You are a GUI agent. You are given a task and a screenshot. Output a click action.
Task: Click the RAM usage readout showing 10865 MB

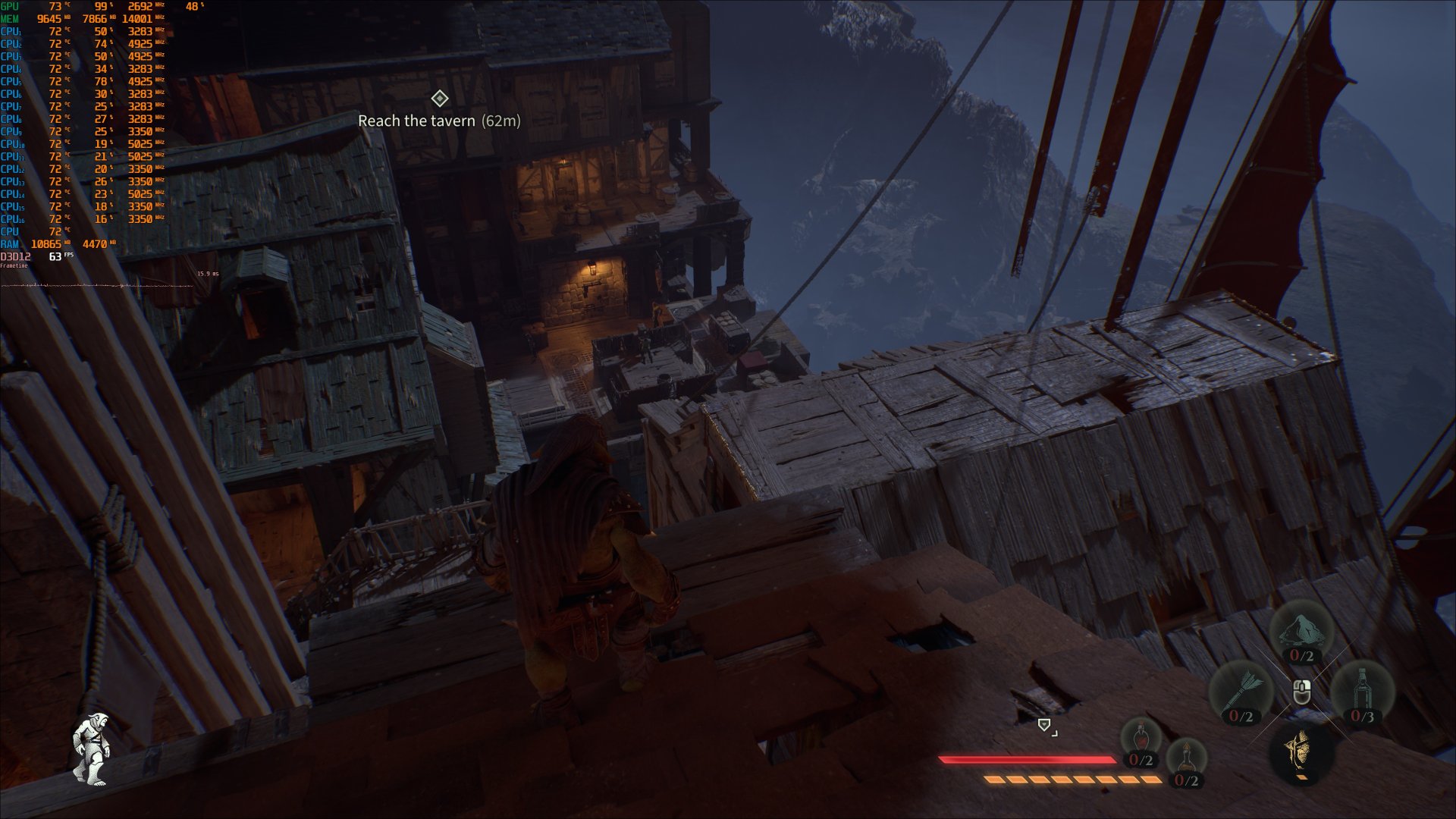(45, 244)
